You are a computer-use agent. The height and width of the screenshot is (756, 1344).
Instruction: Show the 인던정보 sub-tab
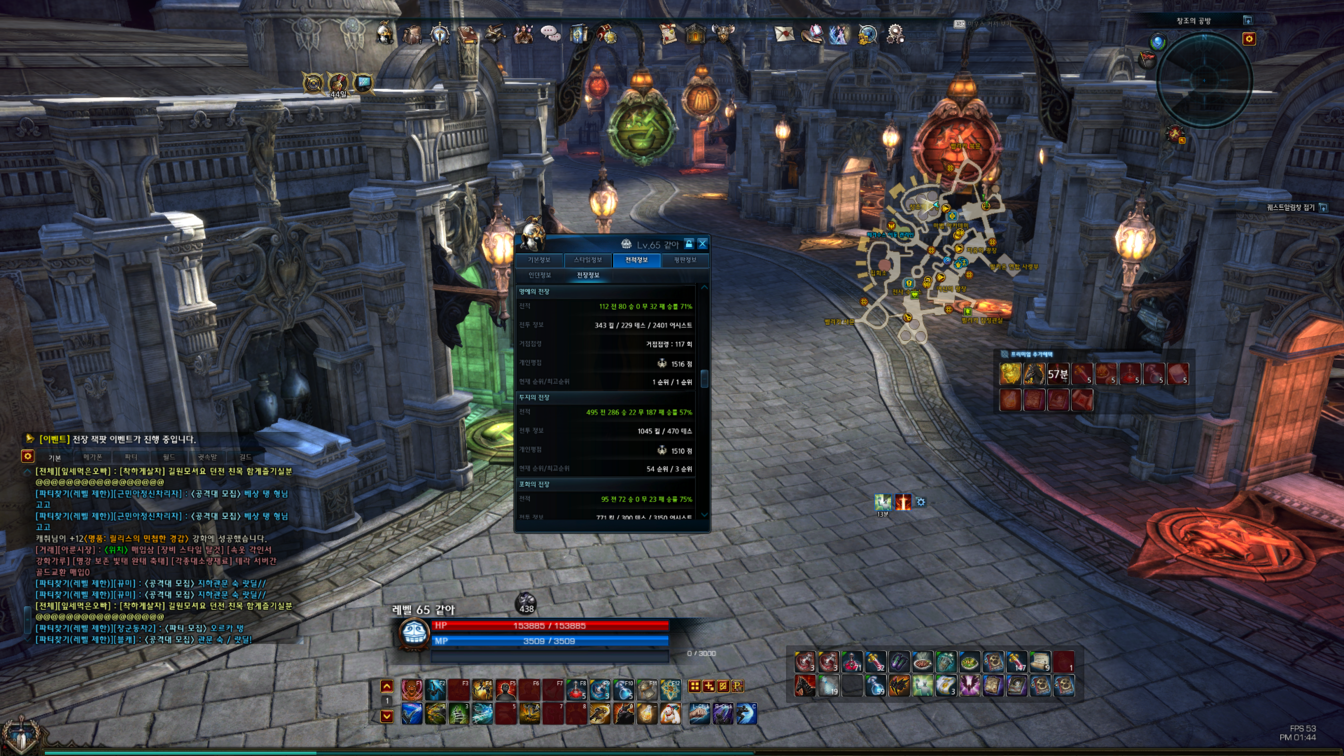(539, 275)
